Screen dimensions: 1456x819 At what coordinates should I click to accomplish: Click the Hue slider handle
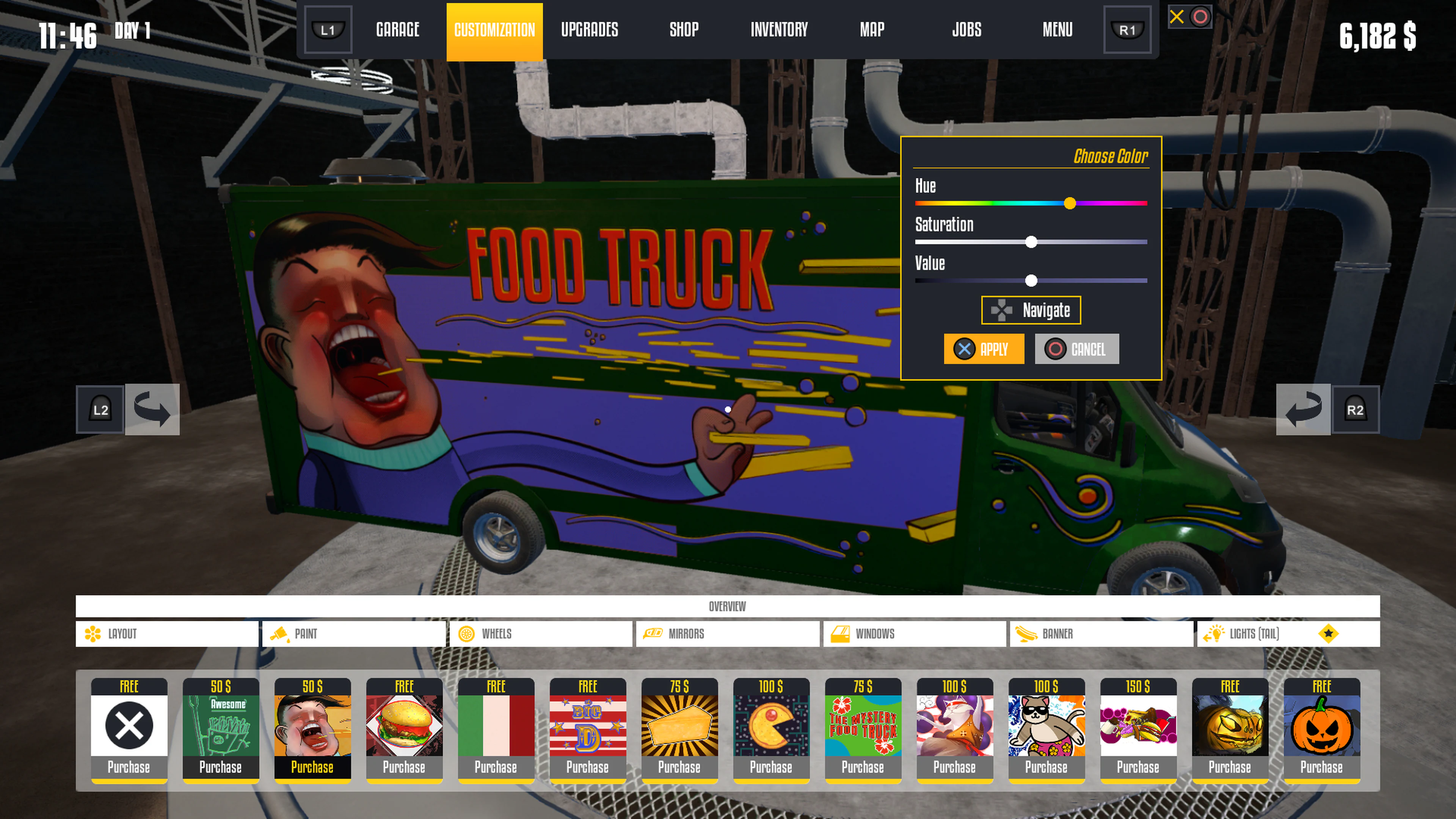coord(1070,203)
